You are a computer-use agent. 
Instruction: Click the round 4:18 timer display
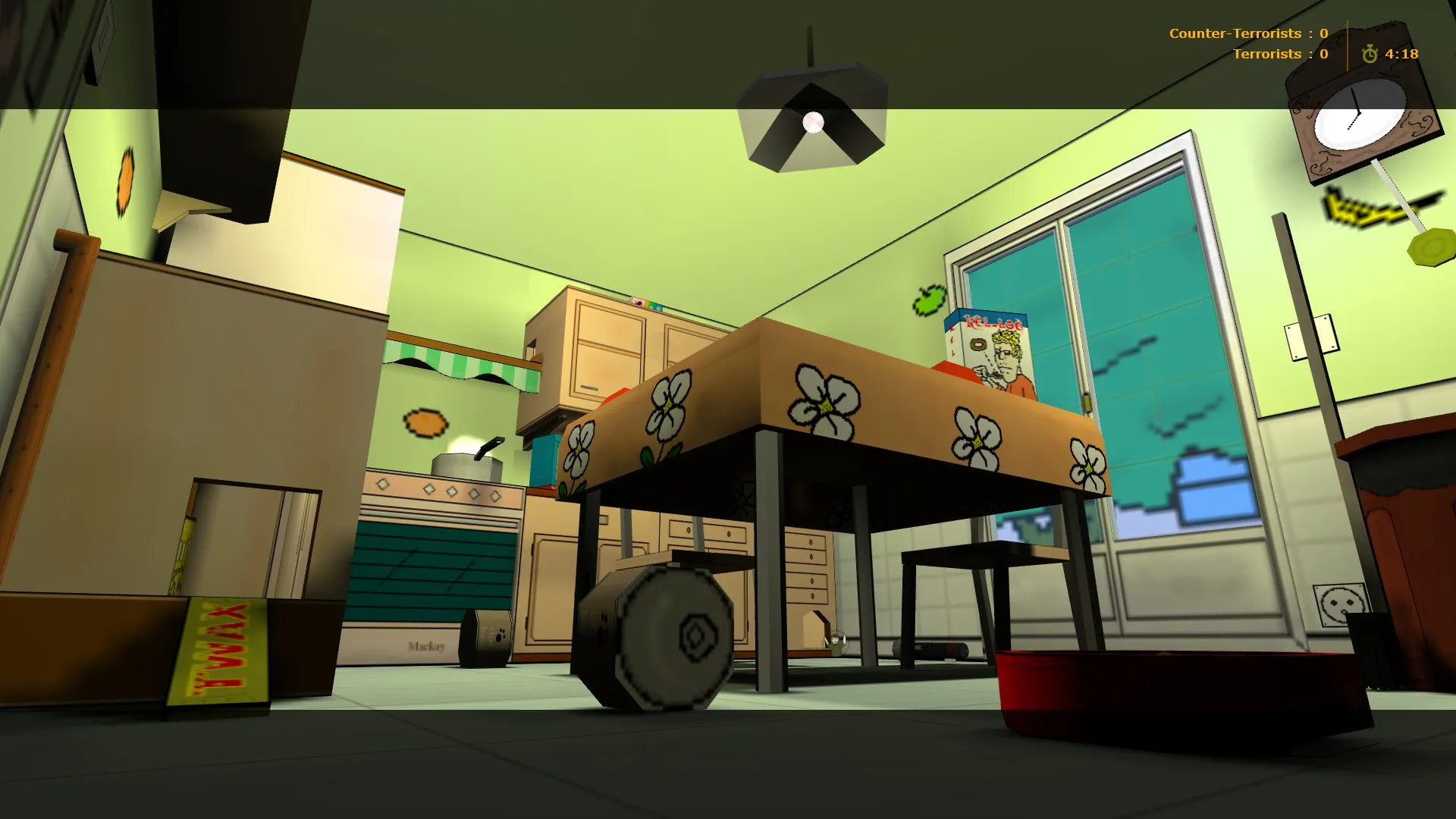[1403, 55]
